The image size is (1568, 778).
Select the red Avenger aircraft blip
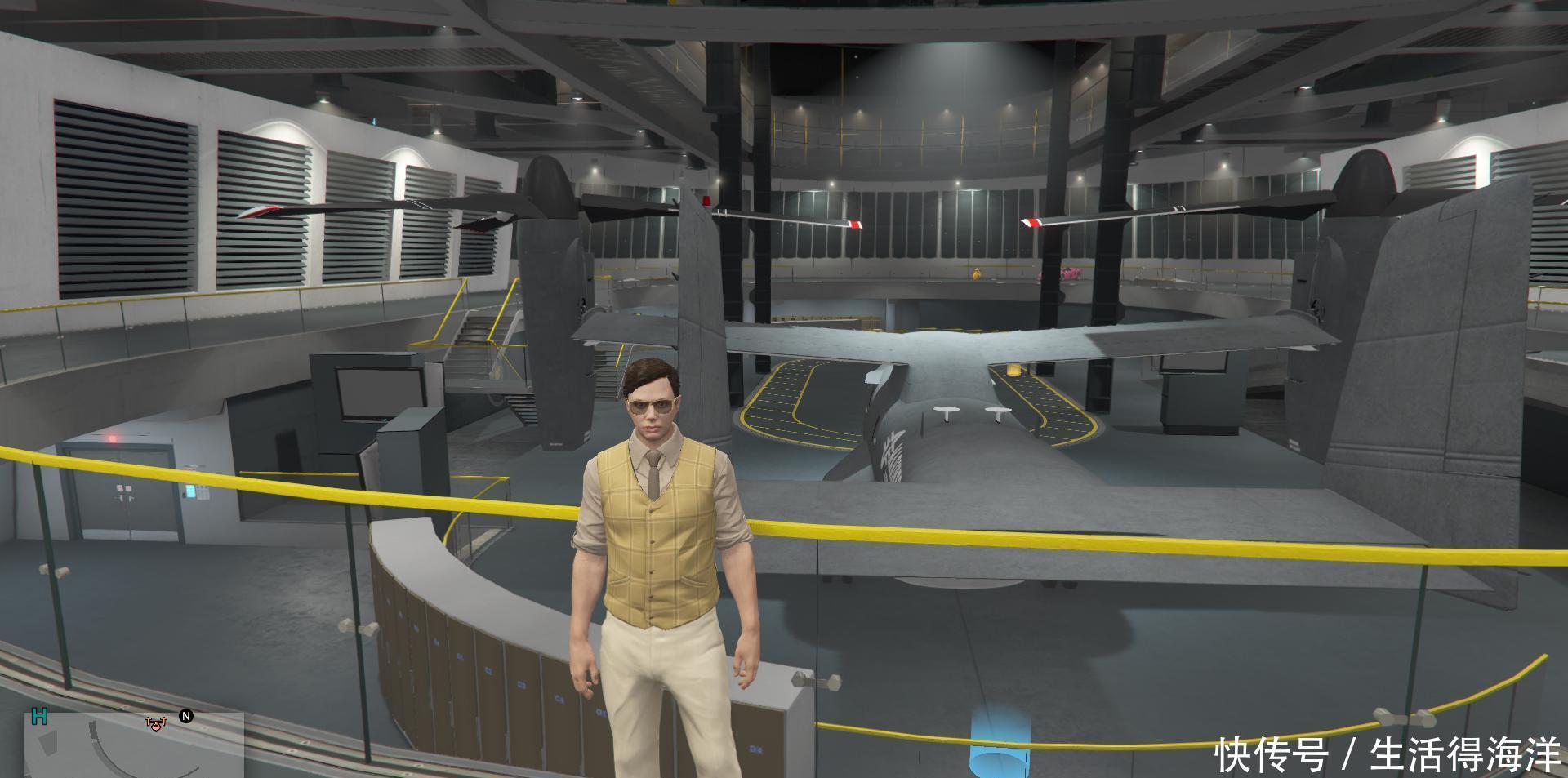pos(154,722)
